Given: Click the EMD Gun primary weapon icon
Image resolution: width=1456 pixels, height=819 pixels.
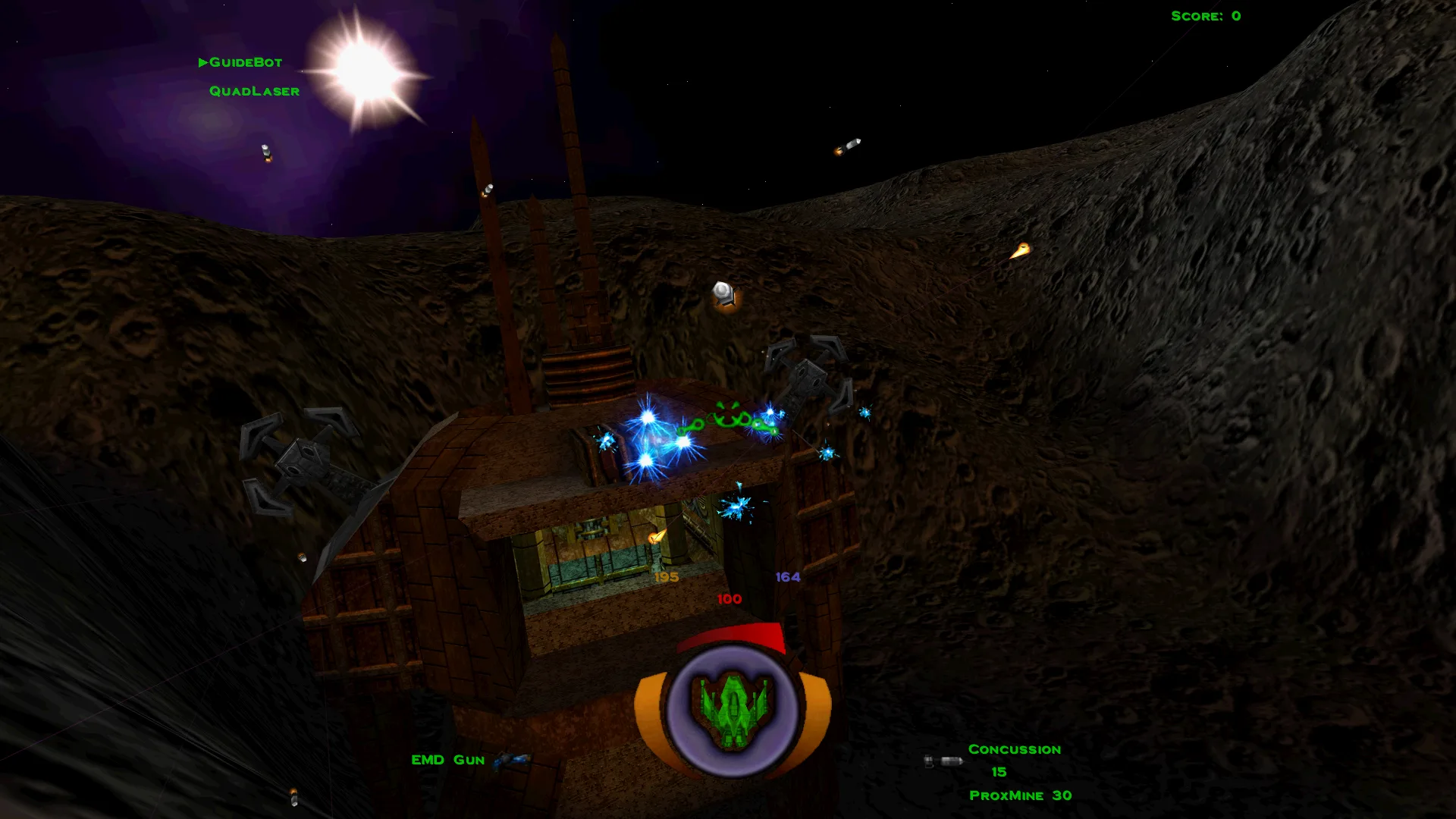Looking at the screenshot, I should coord(512,759).
